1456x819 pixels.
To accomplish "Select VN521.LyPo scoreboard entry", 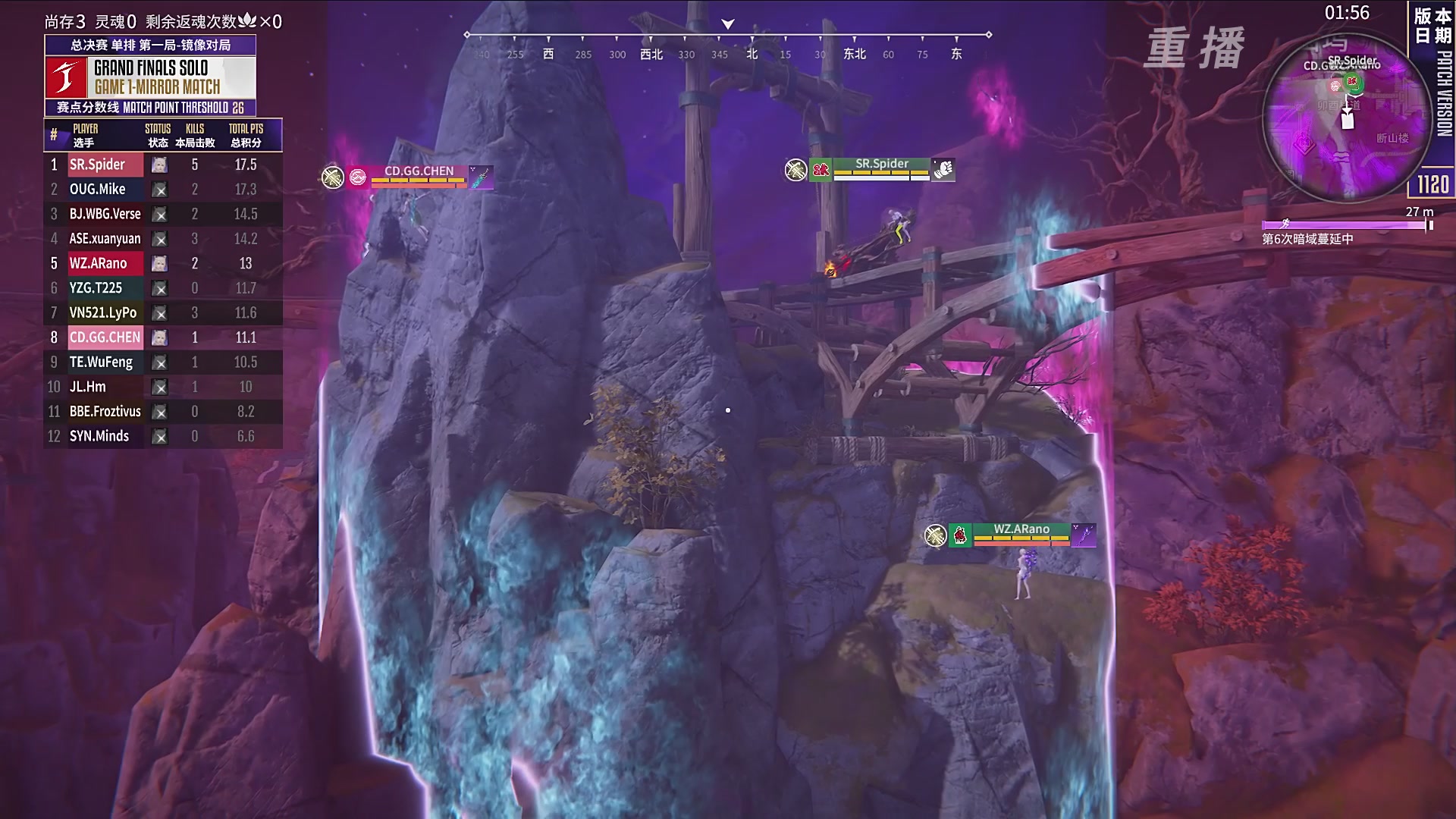I will (163, 312).
